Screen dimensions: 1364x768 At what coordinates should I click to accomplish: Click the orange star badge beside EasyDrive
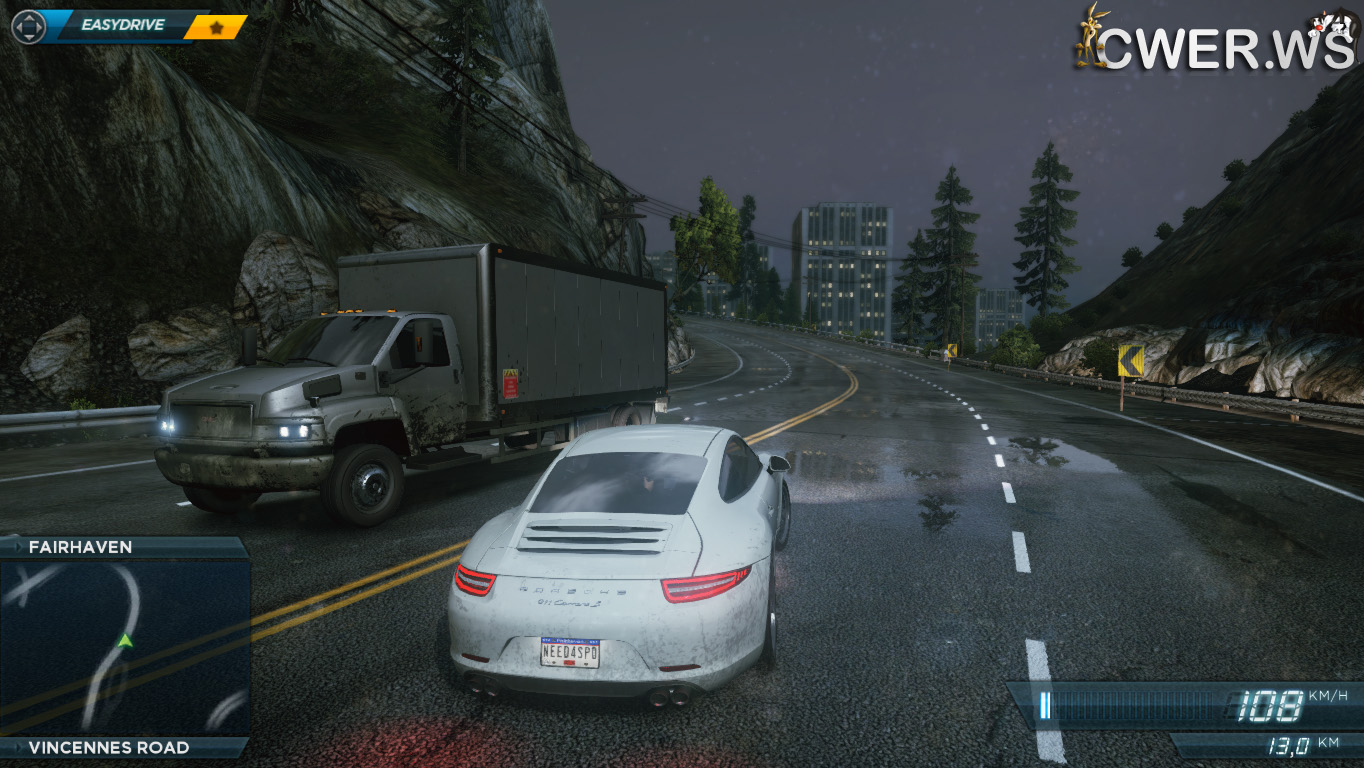coord(216,27)
